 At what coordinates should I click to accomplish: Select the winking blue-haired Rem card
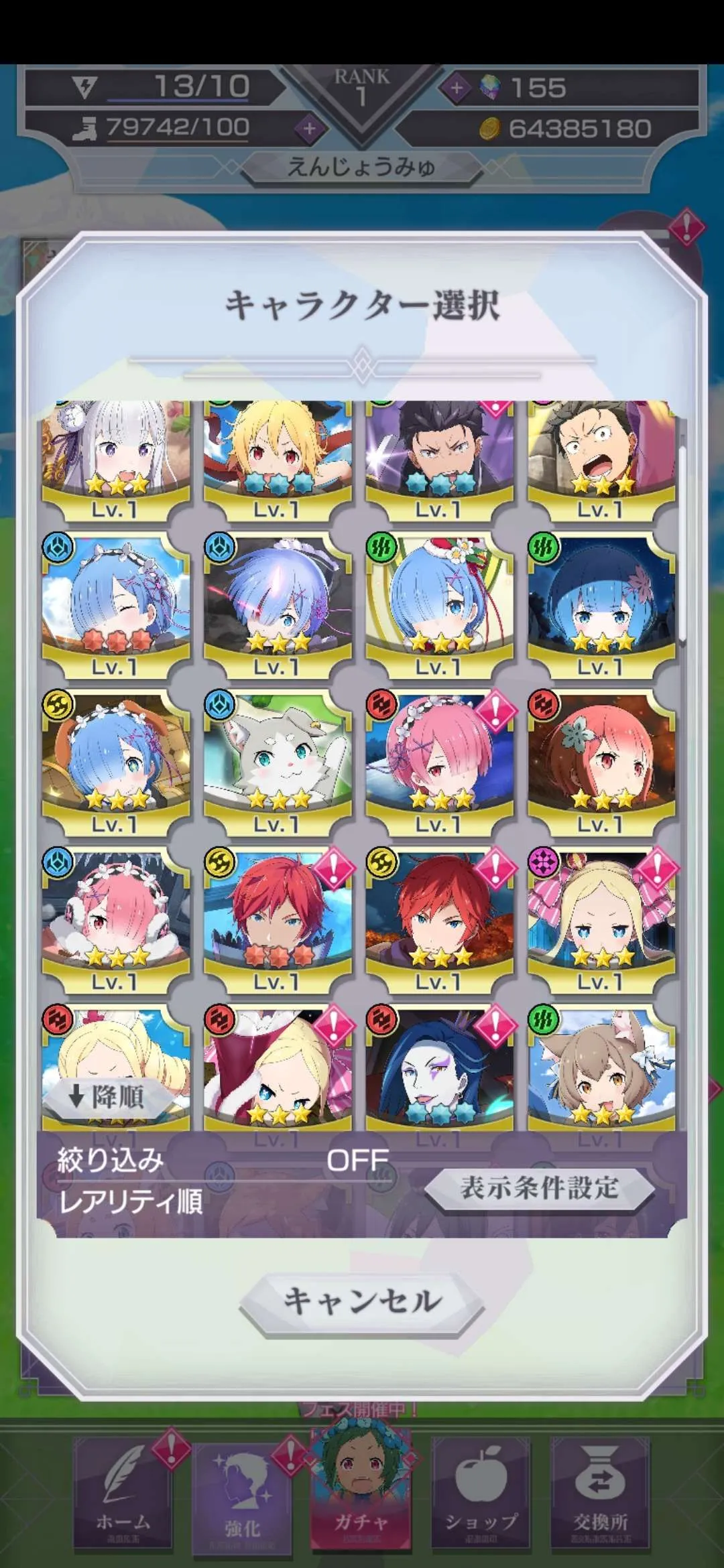pyautogui.click(x=115, y=603)
